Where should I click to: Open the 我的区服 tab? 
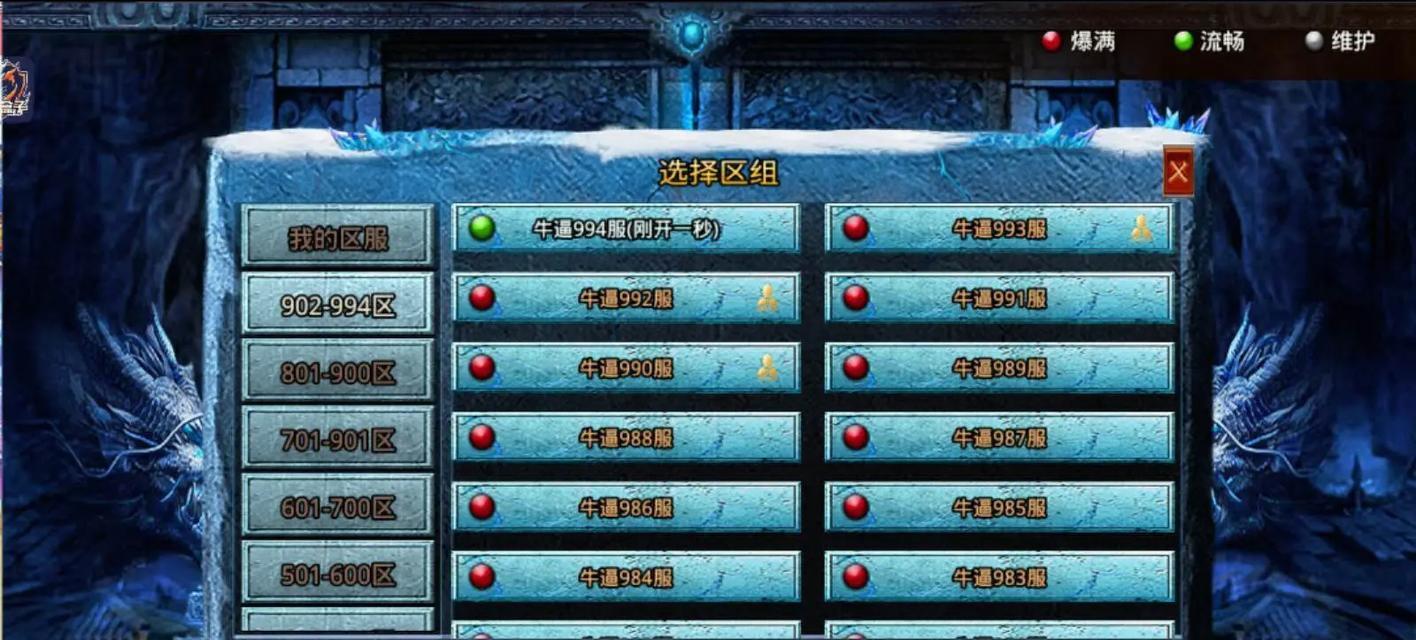338,238
